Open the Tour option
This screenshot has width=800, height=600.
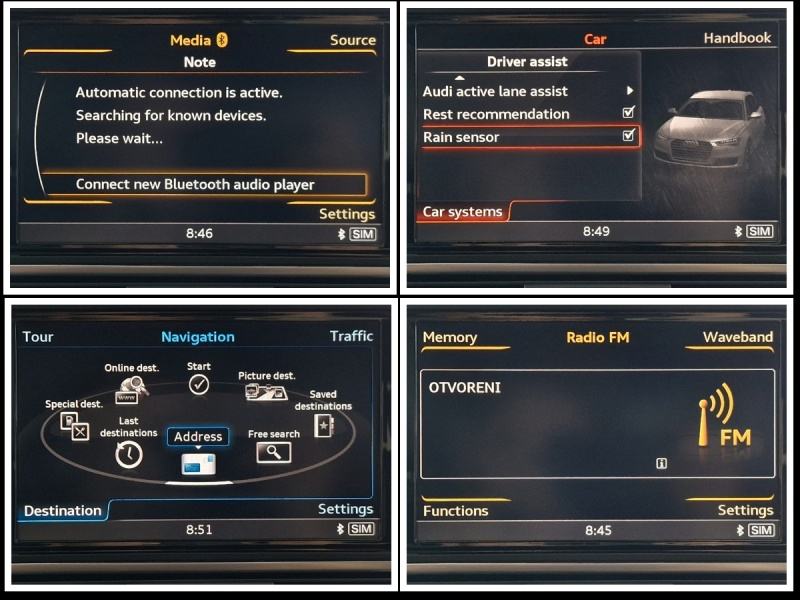38,336
